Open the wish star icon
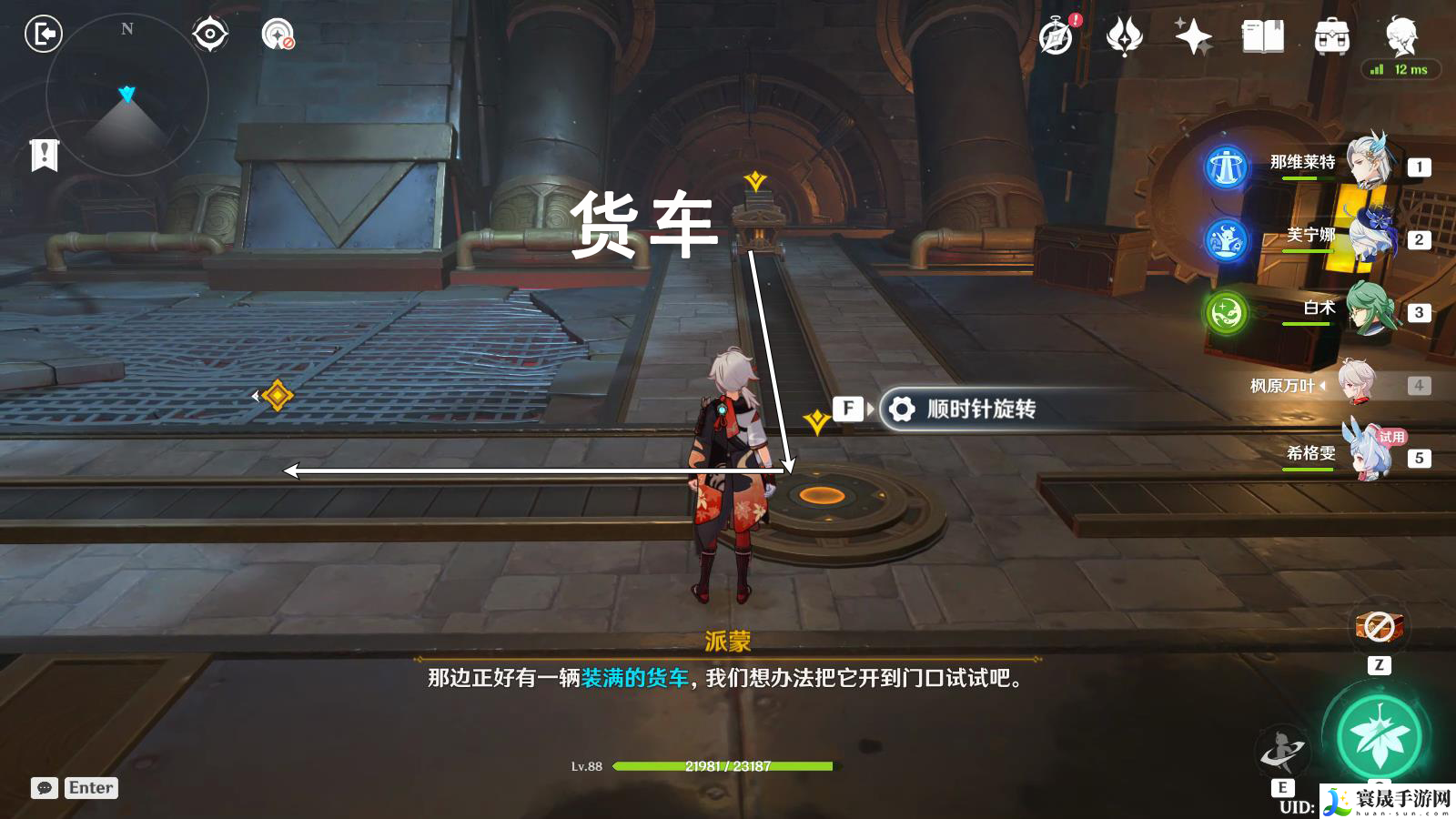 pos(1193,36)
